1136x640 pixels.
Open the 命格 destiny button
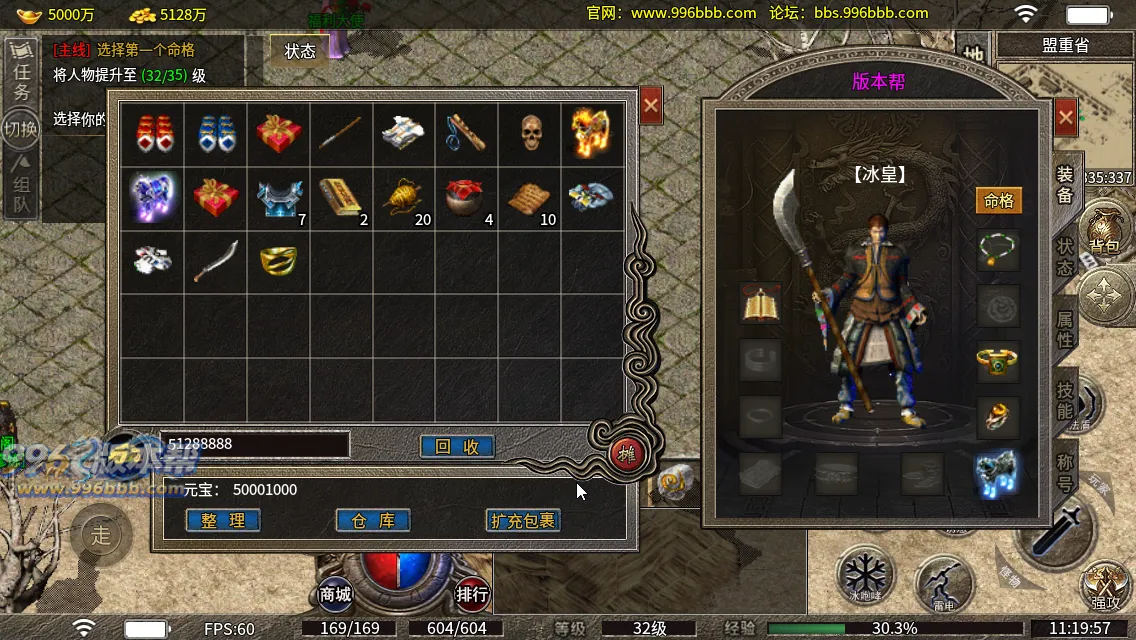(x=998, y=201)
